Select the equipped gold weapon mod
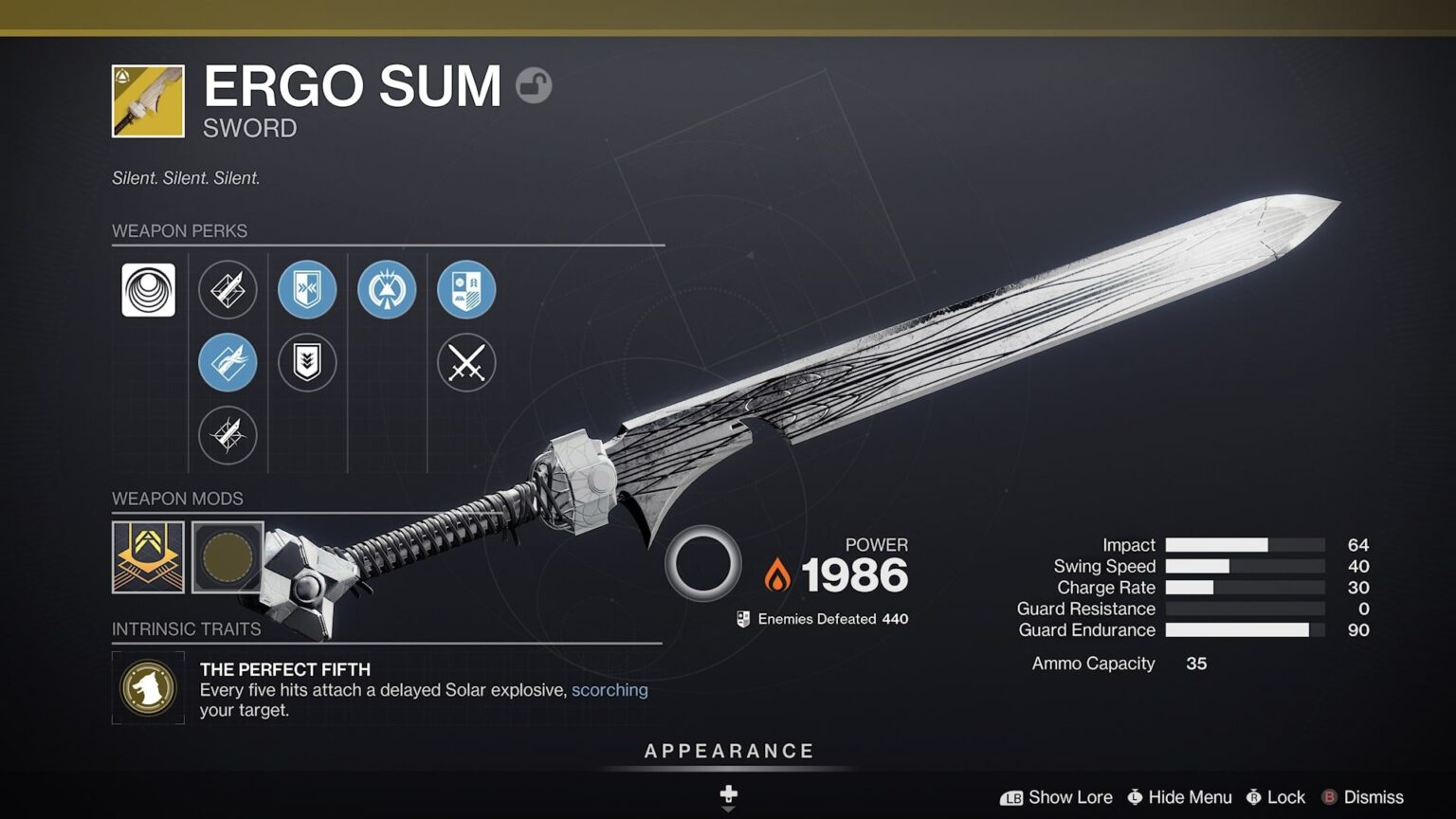Viewport: 1456px width, 819px height. [147, 558]
